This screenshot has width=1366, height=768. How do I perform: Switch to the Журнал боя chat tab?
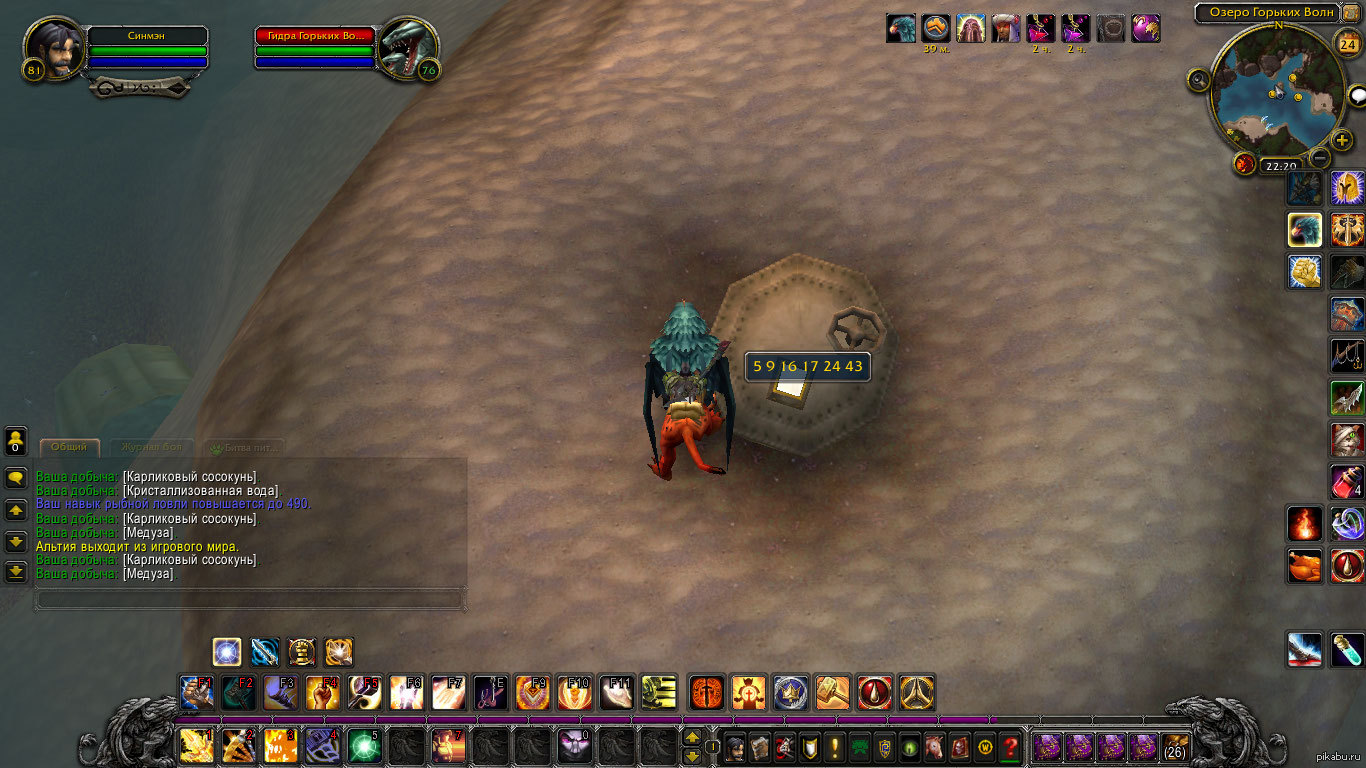(x=151, y=447)
